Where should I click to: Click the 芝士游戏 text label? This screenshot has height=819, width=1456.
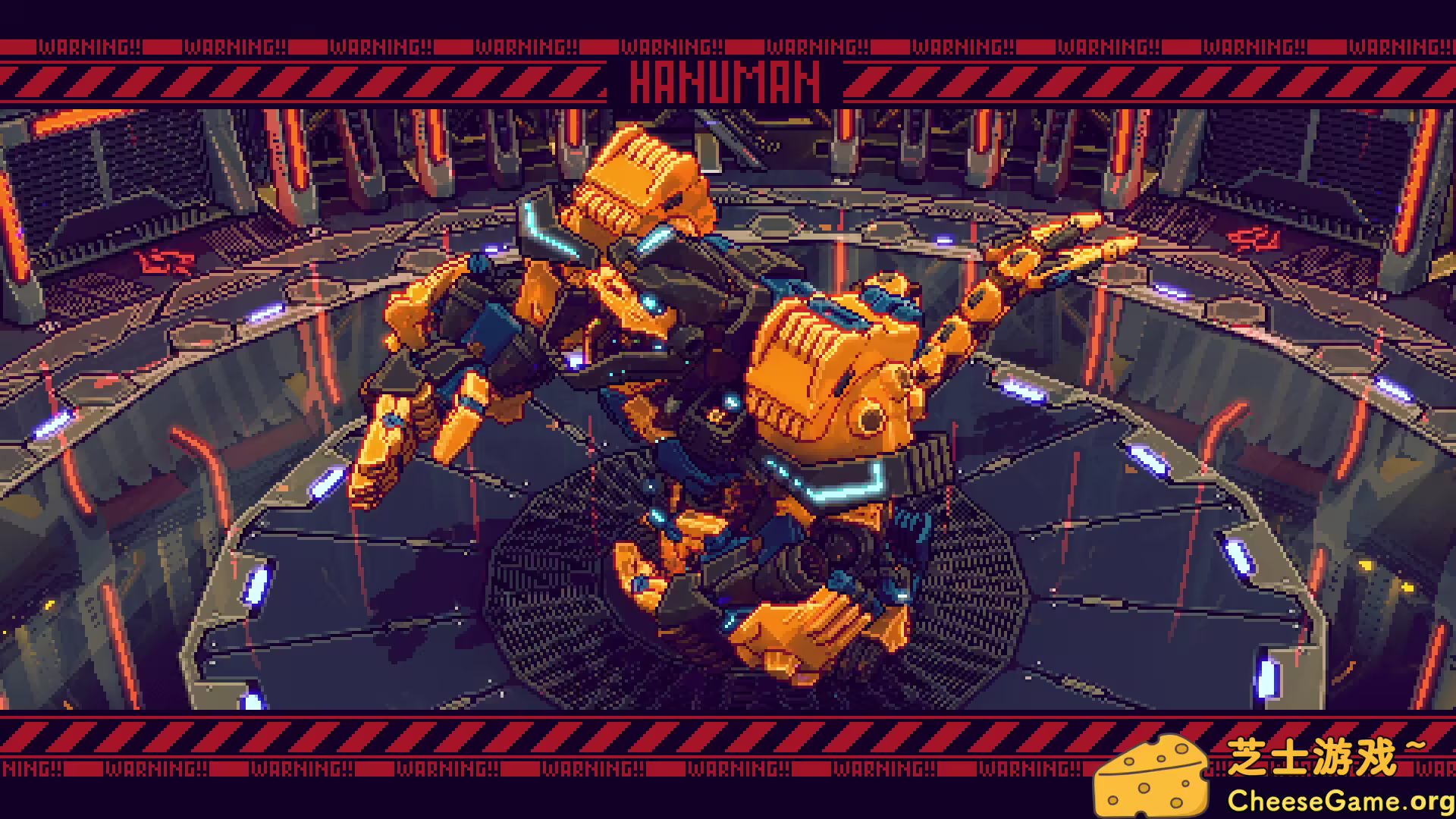1304,755
